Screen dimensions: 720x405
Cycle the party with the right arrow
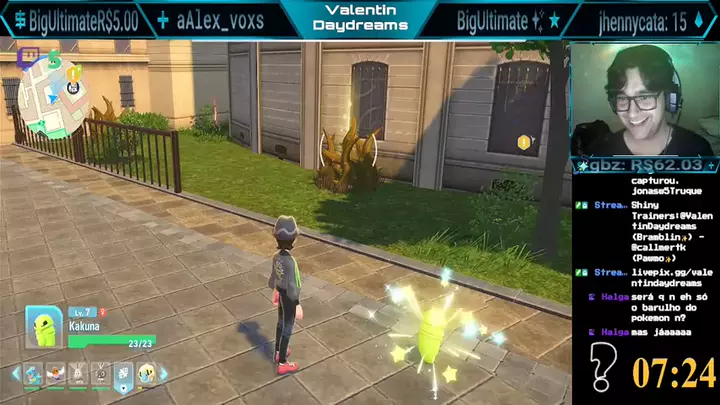(164, 375)
